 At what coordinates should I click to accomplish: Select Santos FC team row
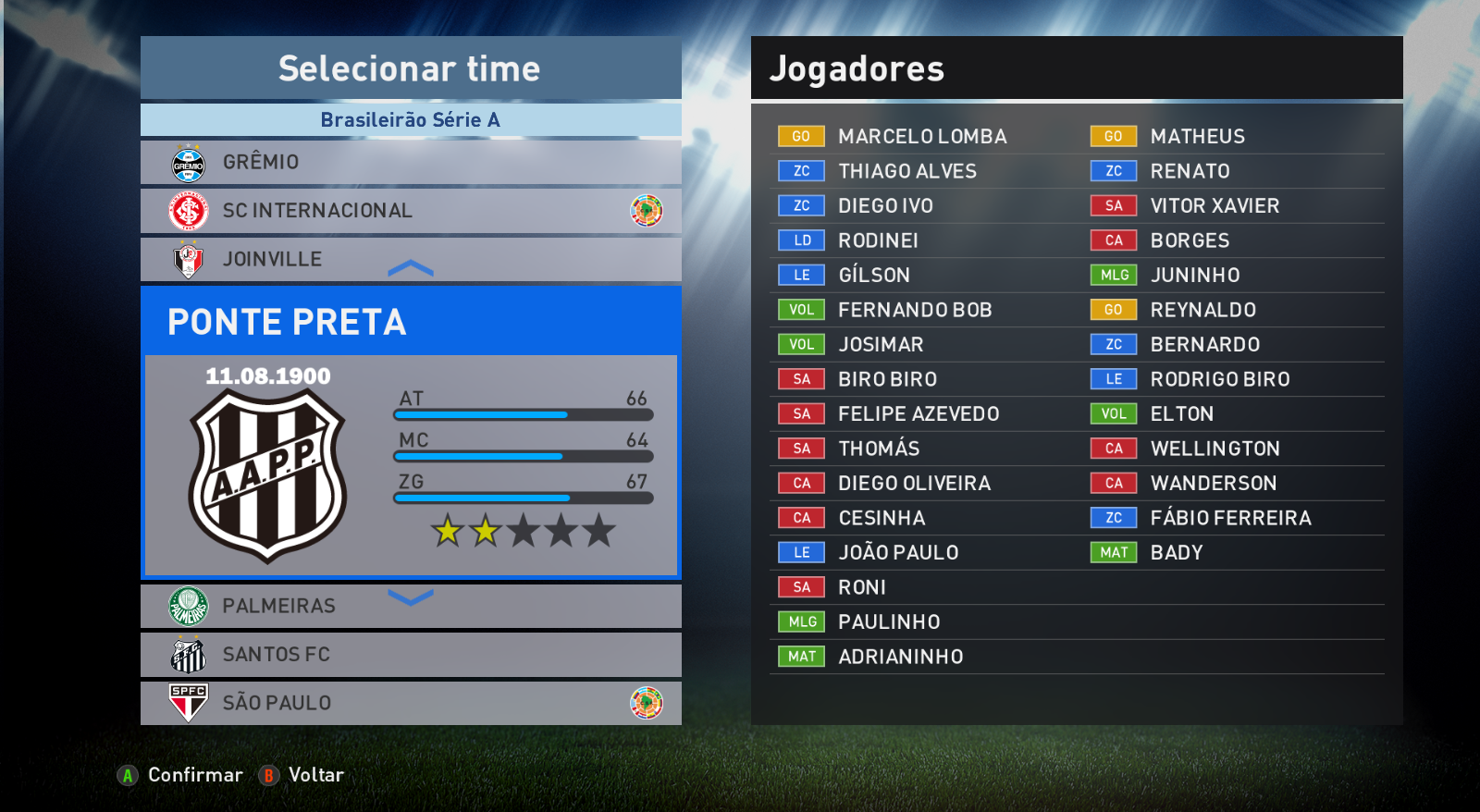pos(410,655)
